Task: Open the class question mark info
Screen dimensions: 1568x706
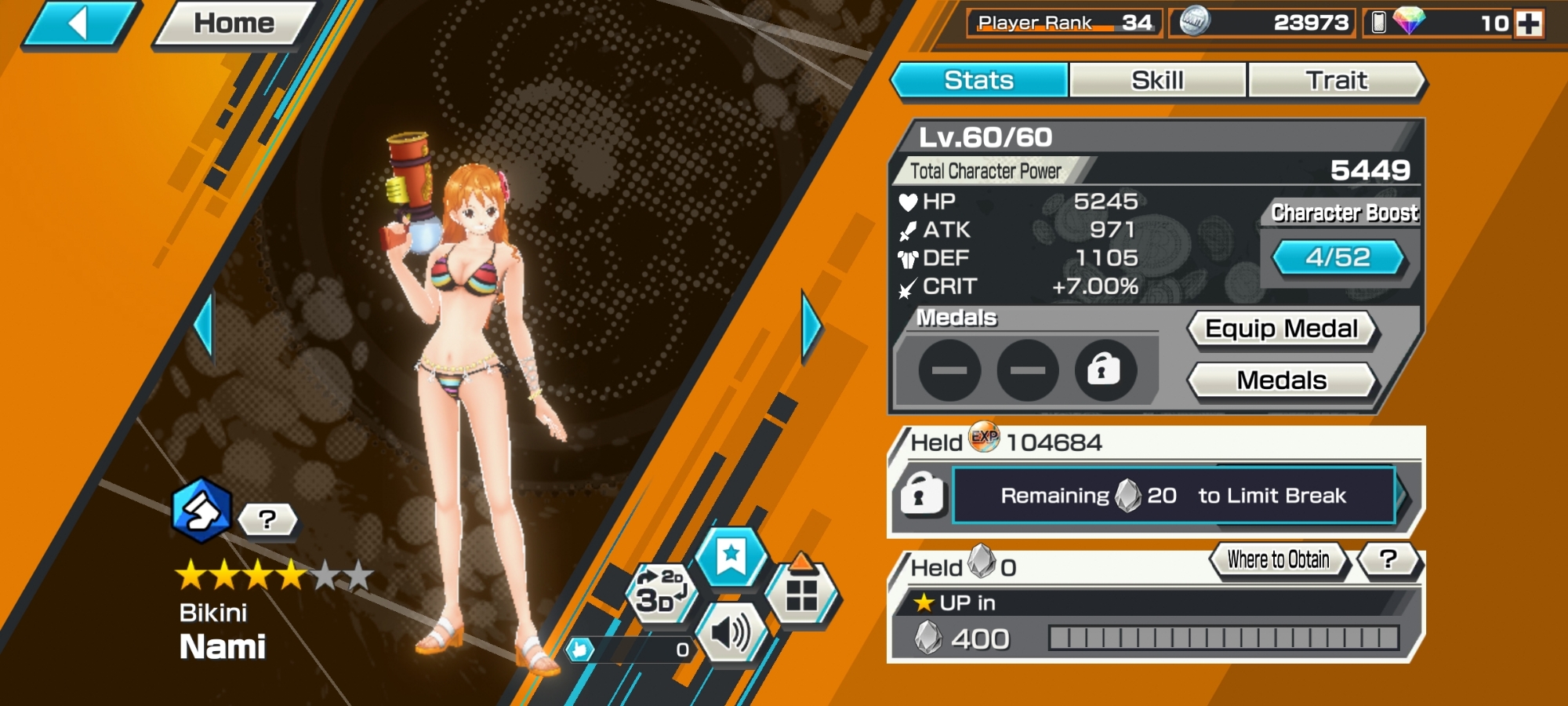Action: [267, 519]
